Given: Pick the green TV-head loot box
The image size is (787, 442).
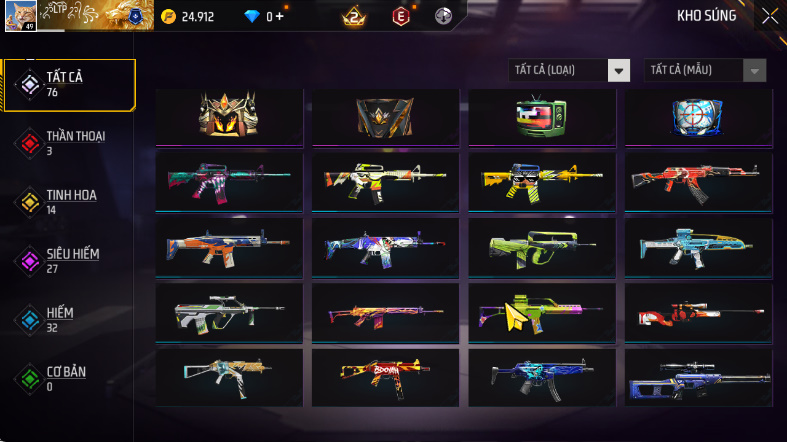Looking at the screenshot, I should coord(541,117).
